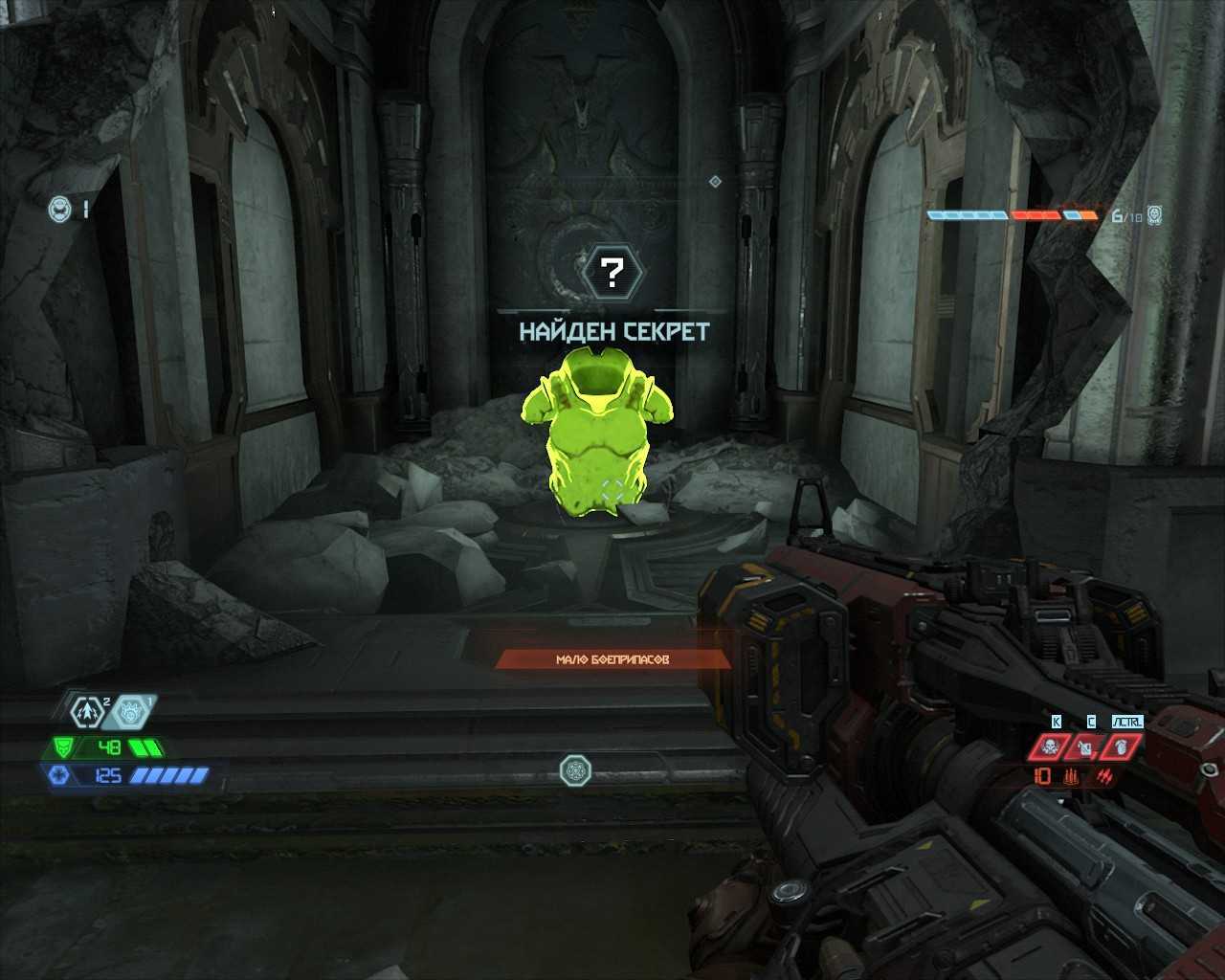This screenshot has width=1225, height=980.
Task: Select the demon-face rune icon beside dash
Action: pyautogui.click(x=131, y=711)
